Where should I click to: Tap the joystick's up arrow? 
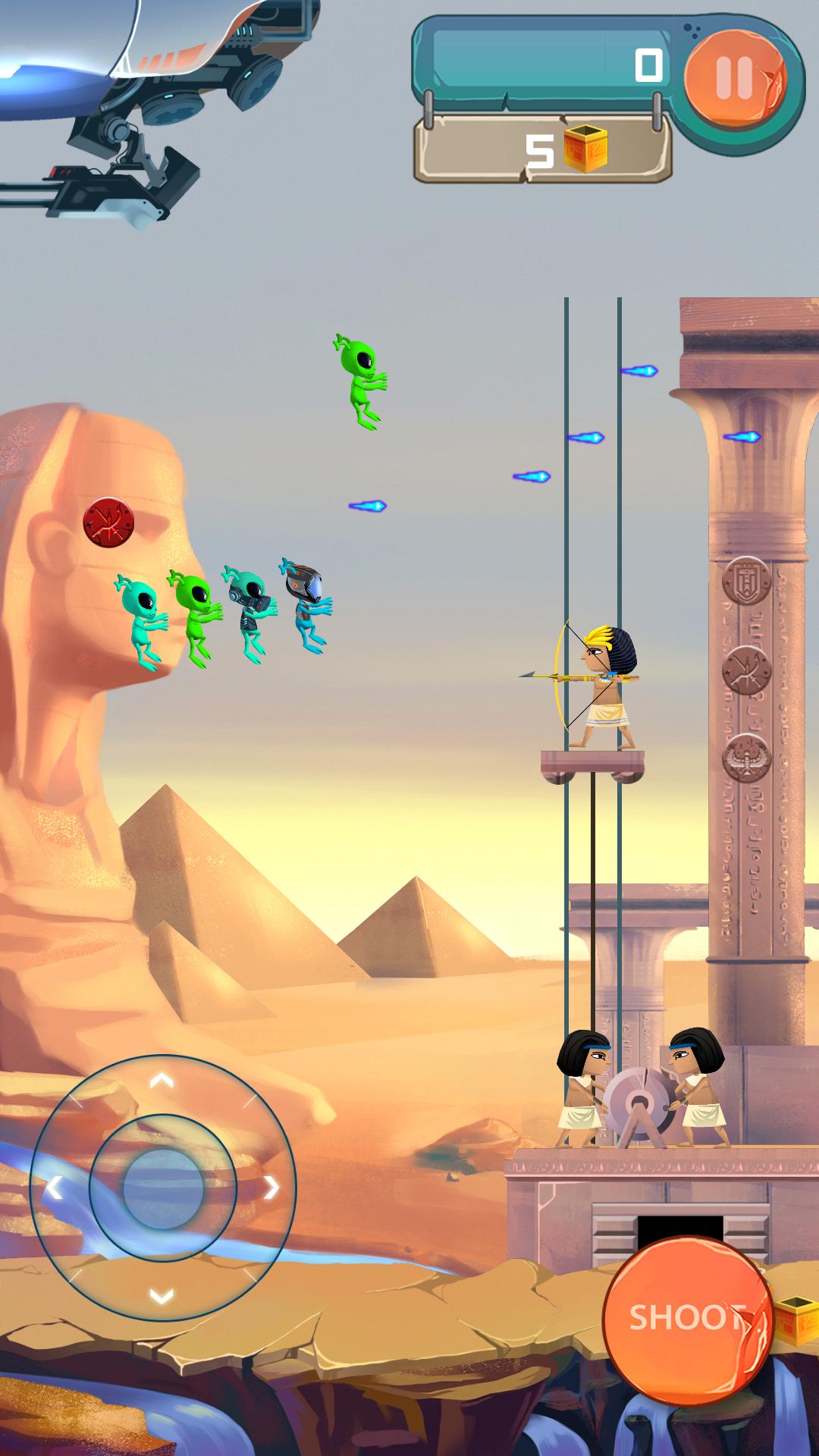(161, 1080)
